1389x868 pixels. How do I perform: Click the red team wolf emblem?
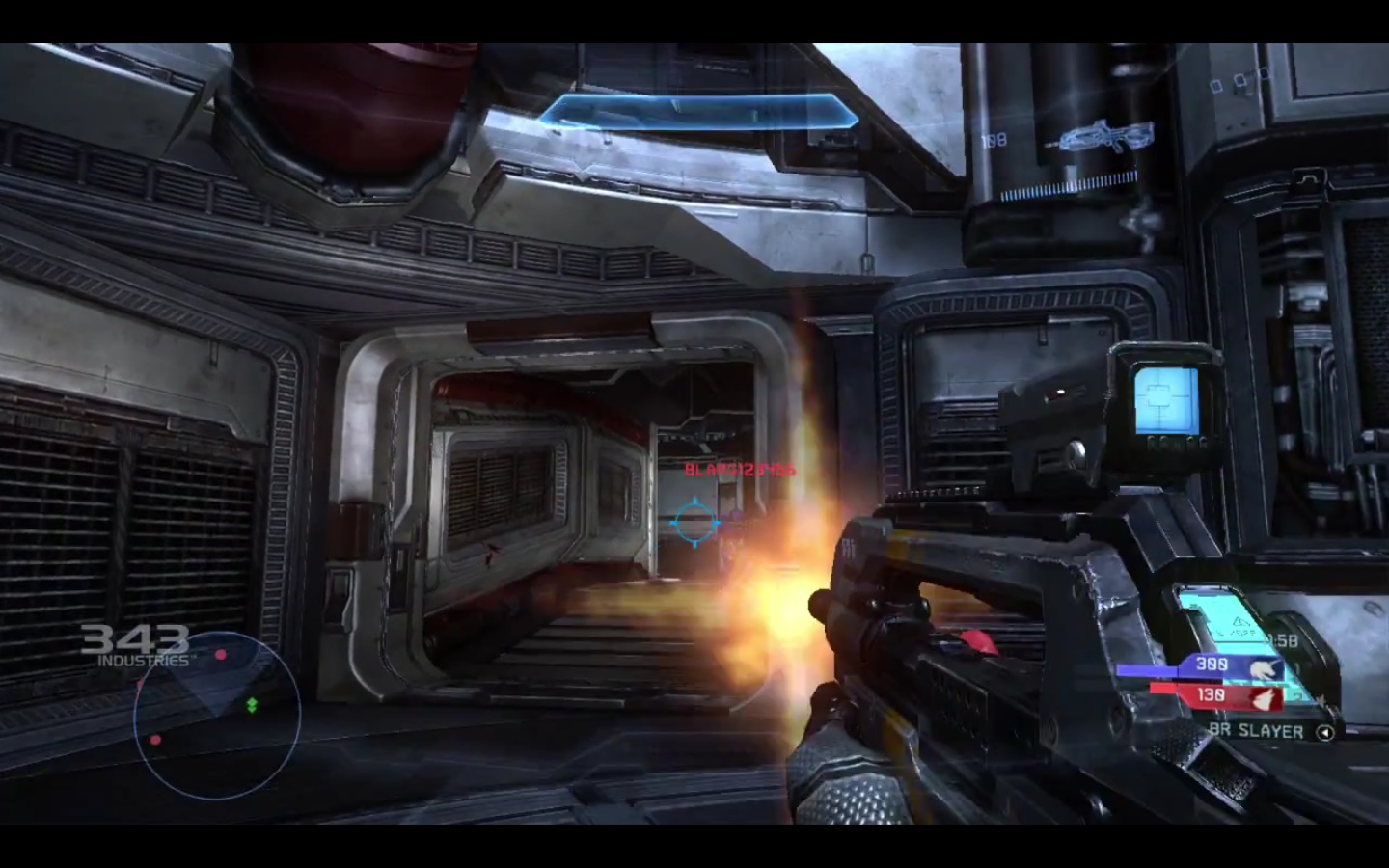point(1261,695)
